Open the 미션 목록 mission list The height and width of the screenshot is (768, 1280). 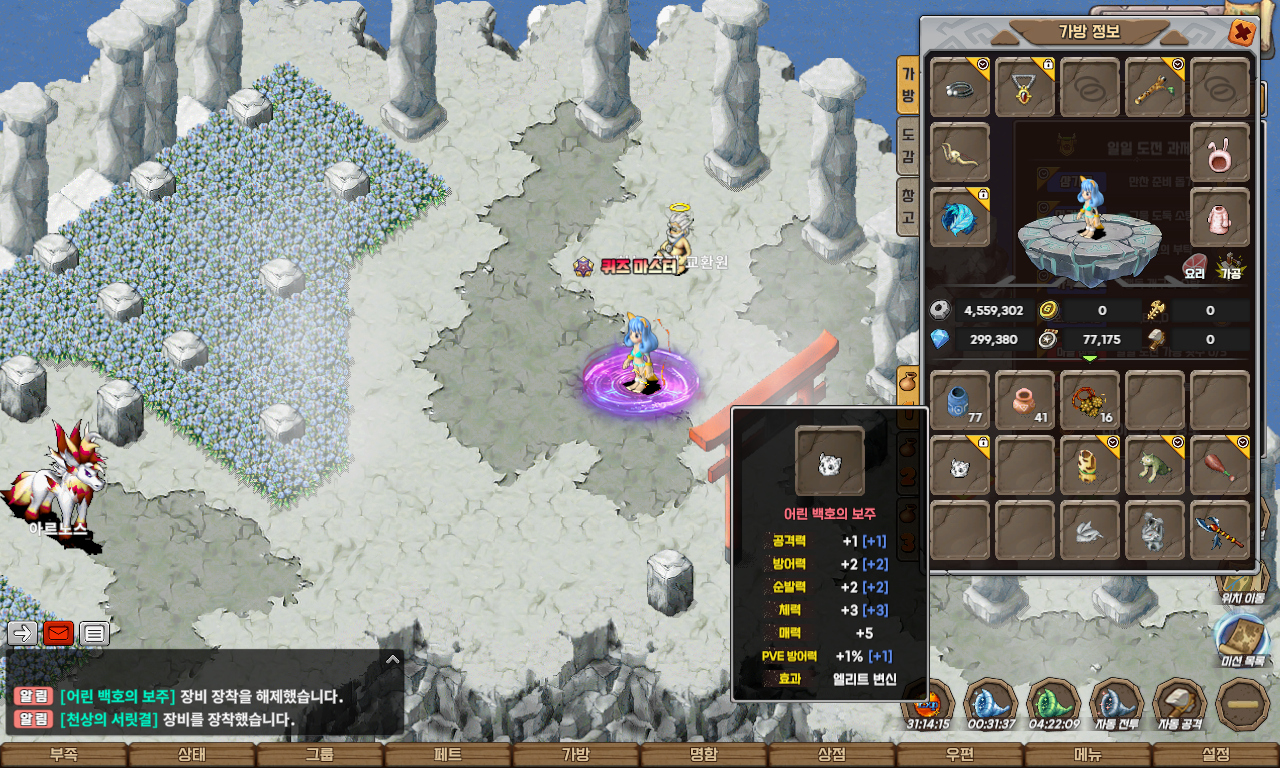[x=1243, y=640]
